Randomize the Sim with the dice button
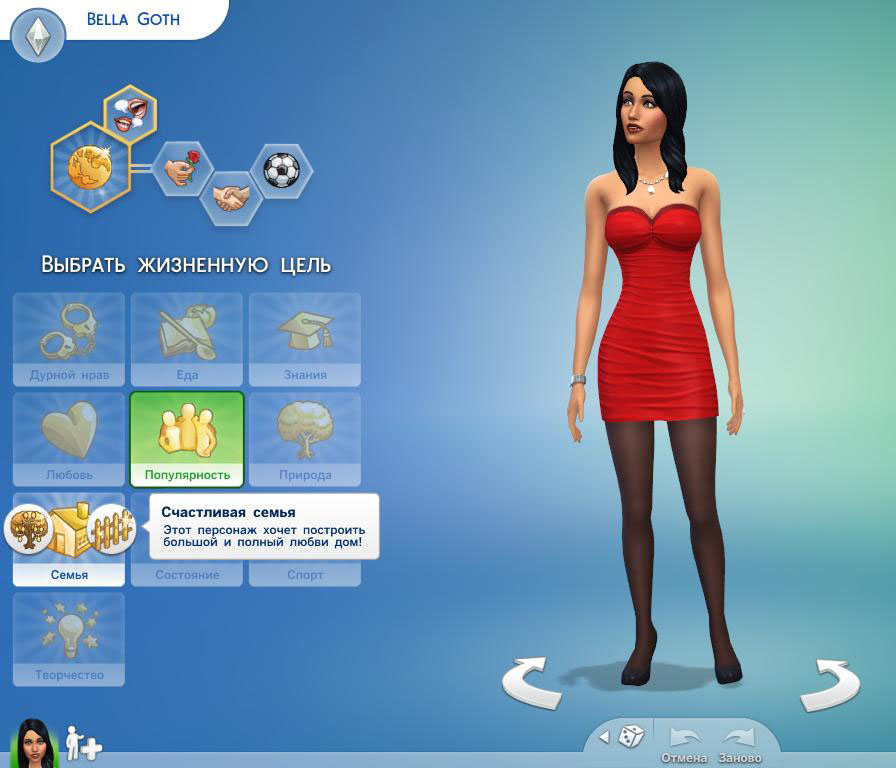This screenshot has width=896, height=768. click(630, 738)
